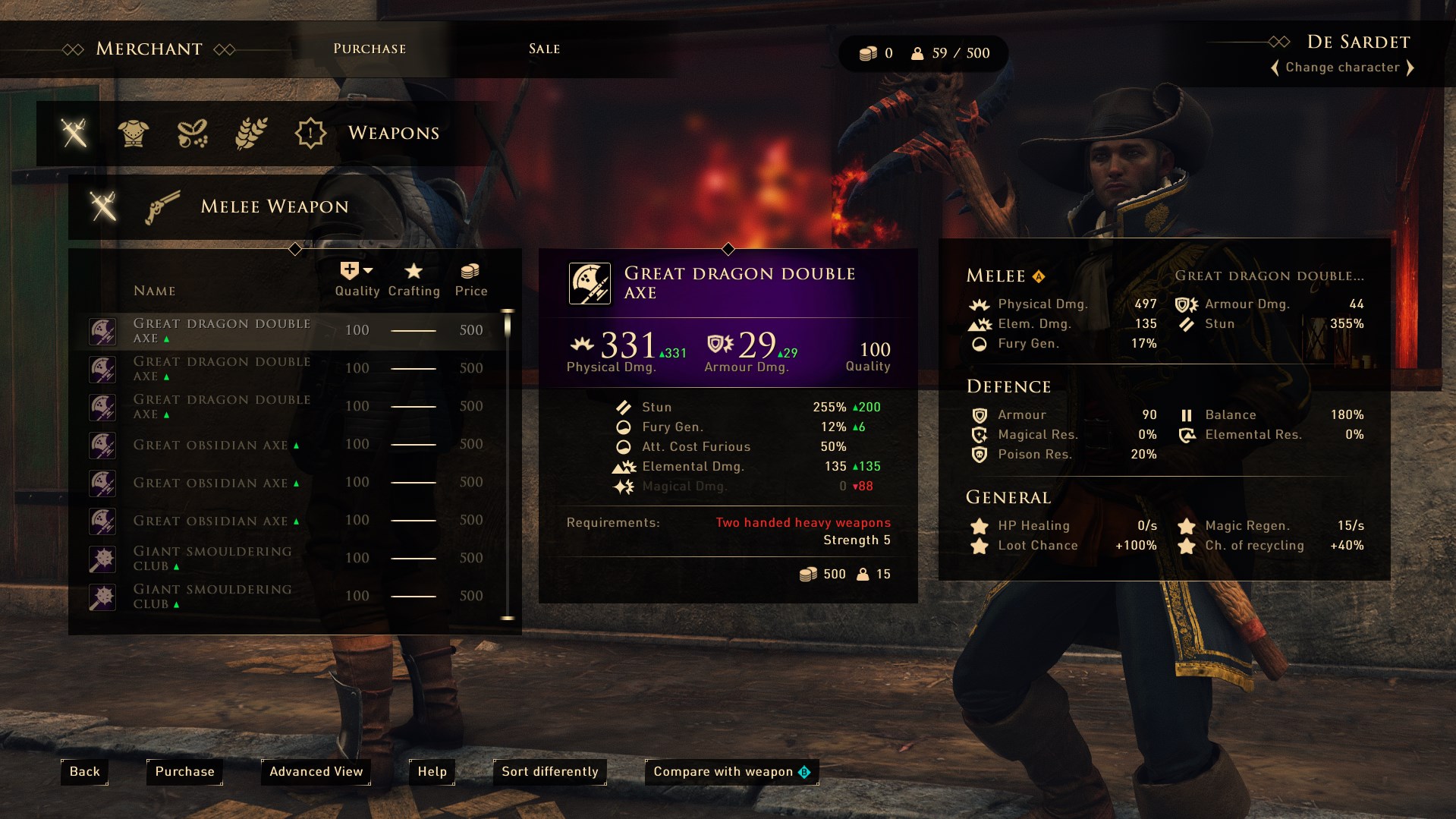Open the Advanced View
1456x819 pixels.
tap(316, 772)
